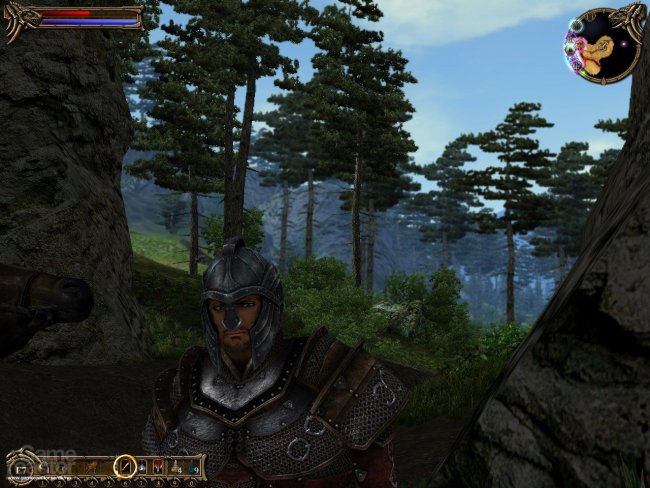Activate the red mask skill icon
The width and height of the screenshot is (650, 488).
(x=158, y=465)
